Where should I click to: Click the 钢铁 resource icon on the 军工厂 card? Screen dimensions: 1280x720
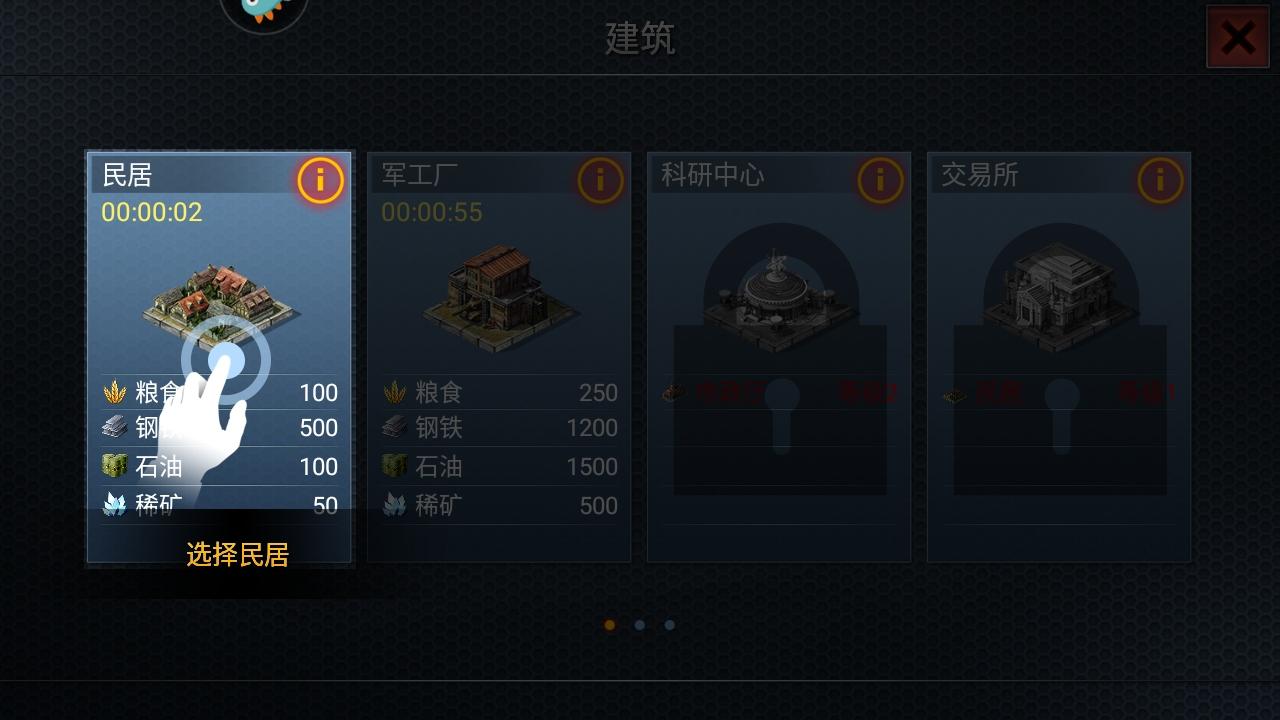[396, 428]
